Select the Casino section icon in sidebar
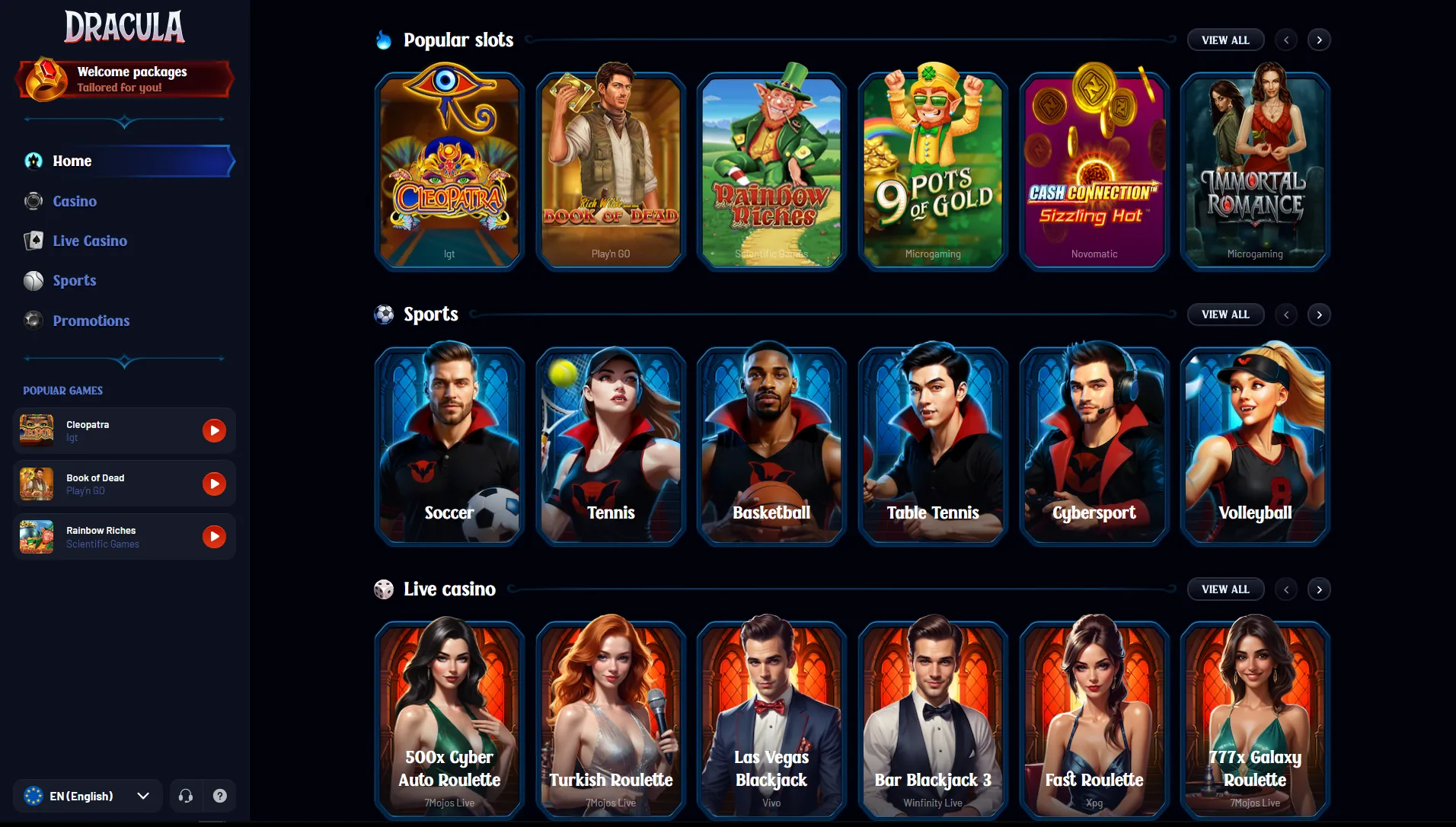 [34, 201]
